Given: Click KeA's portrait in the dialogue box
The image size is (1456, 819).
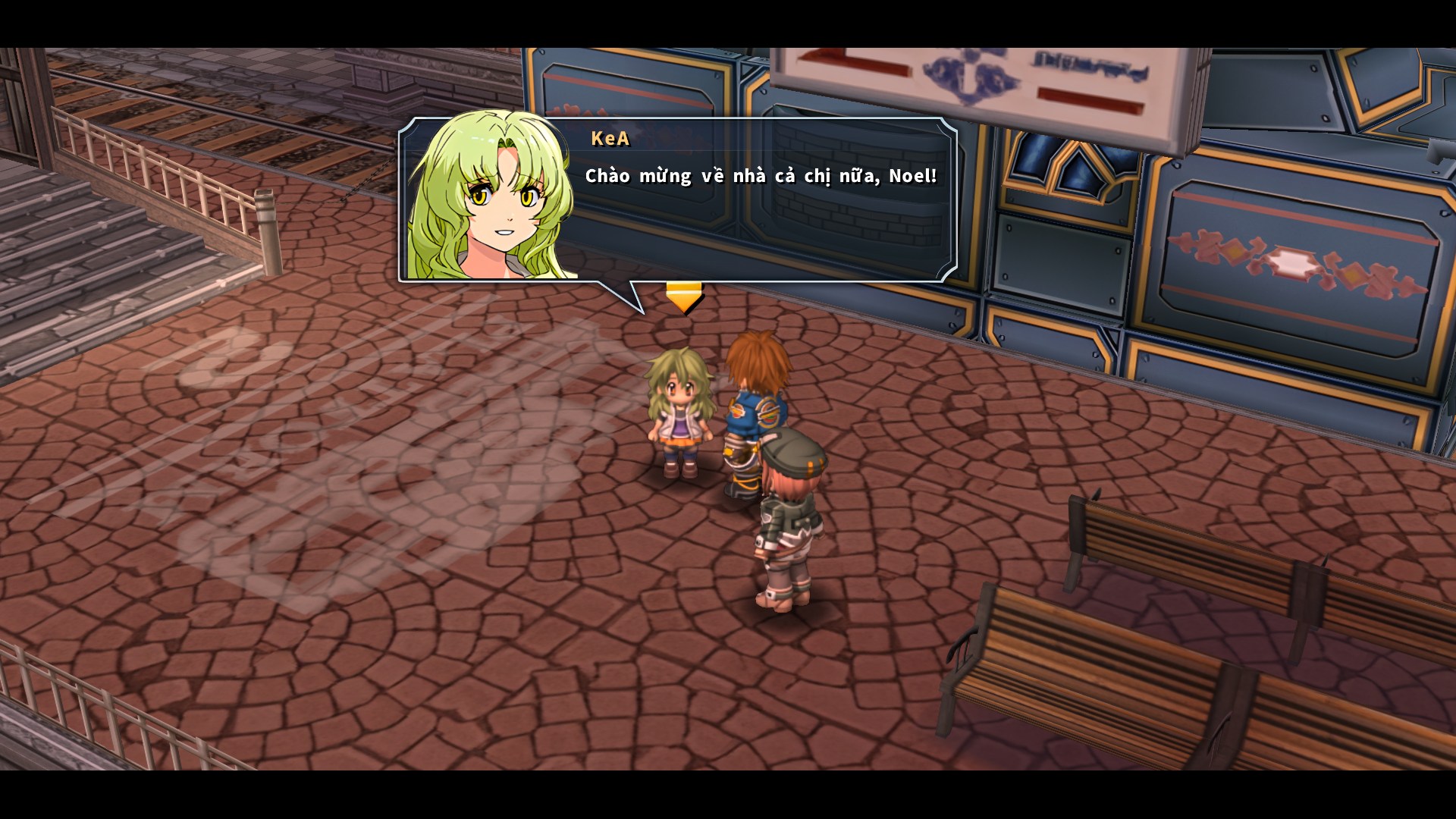Looking at the screenshot, I should pos(489,201).
